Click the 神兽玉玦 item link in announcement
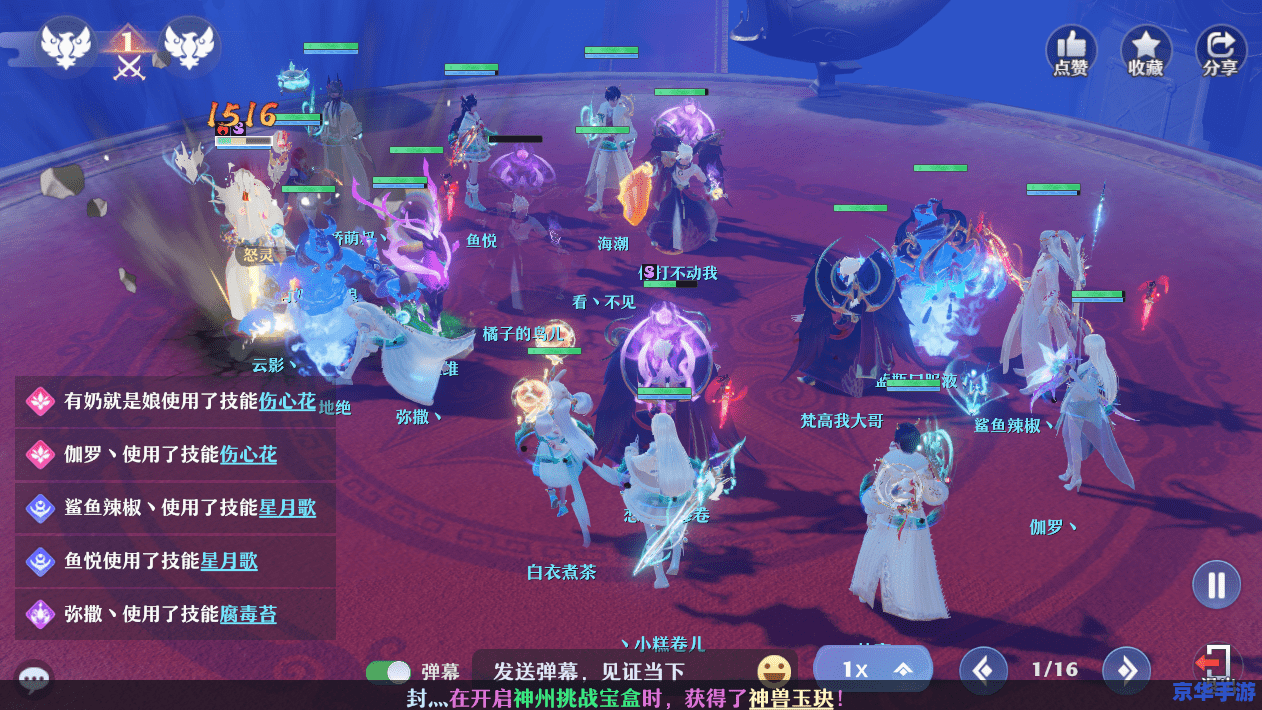 click(x=790, y=698)
